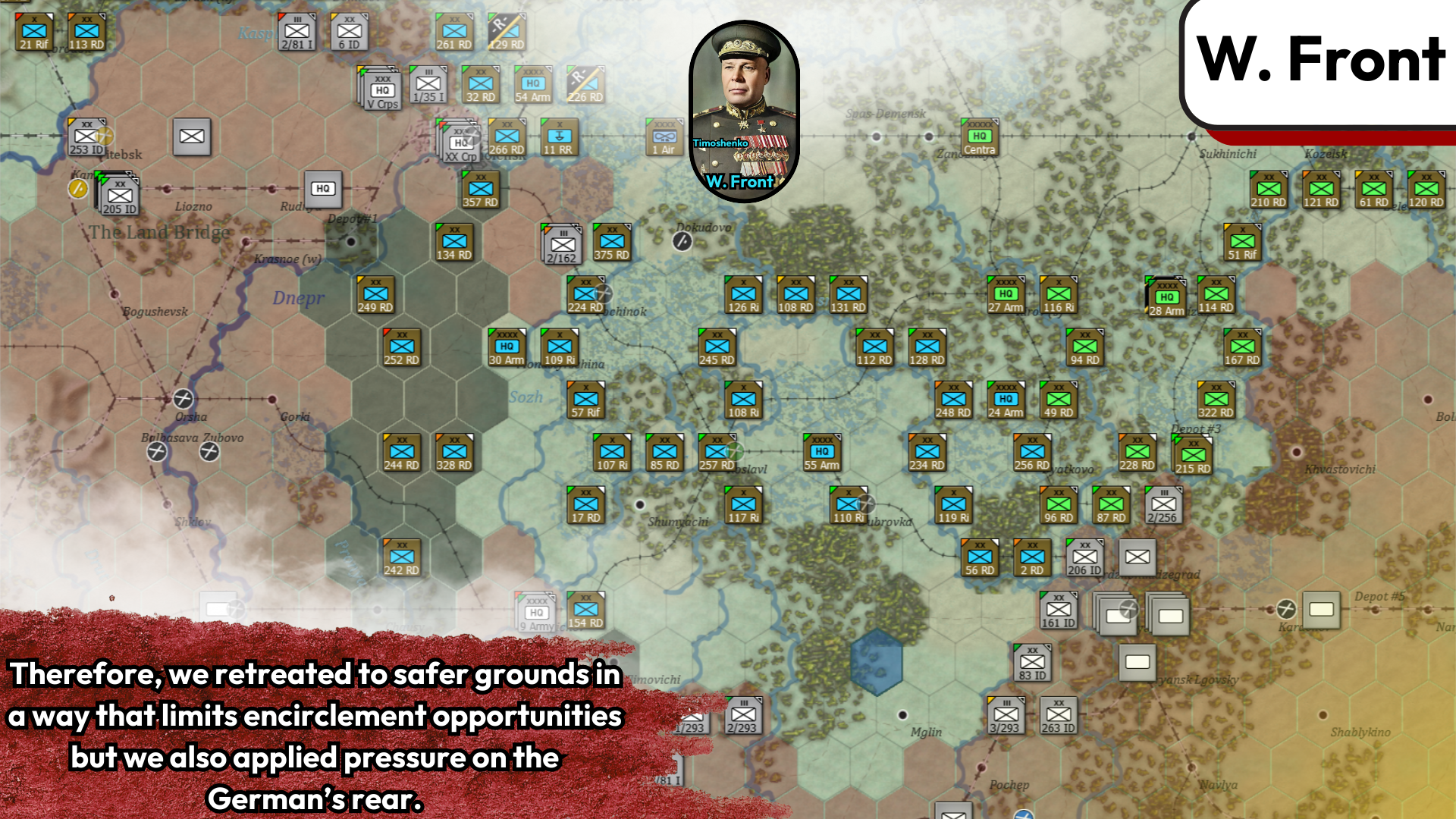Click the rail junction icon near Orsha

coord(182,400)
